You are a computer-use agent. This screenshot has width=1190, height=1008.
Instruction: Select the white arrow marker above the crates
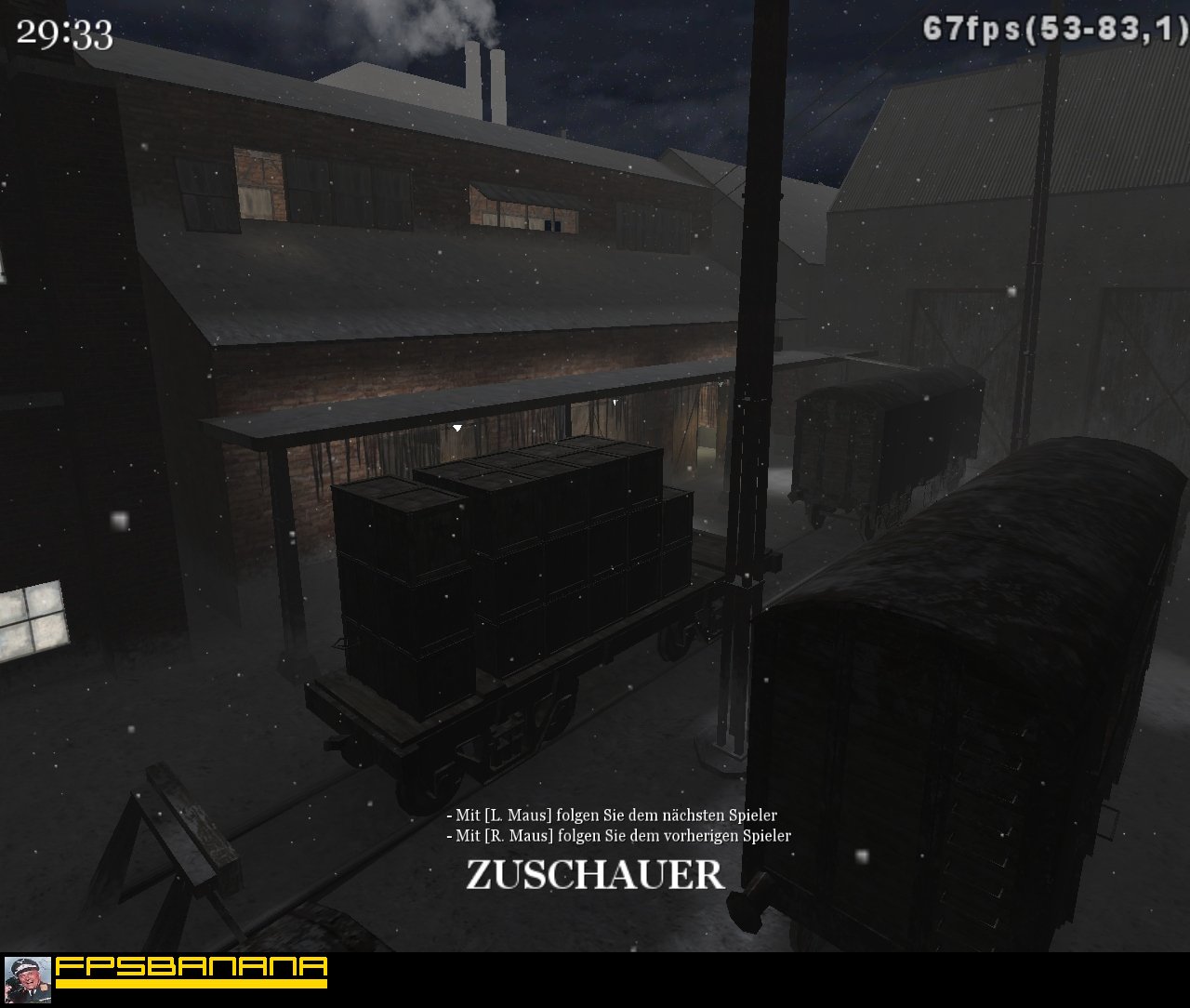pos(458,428)
